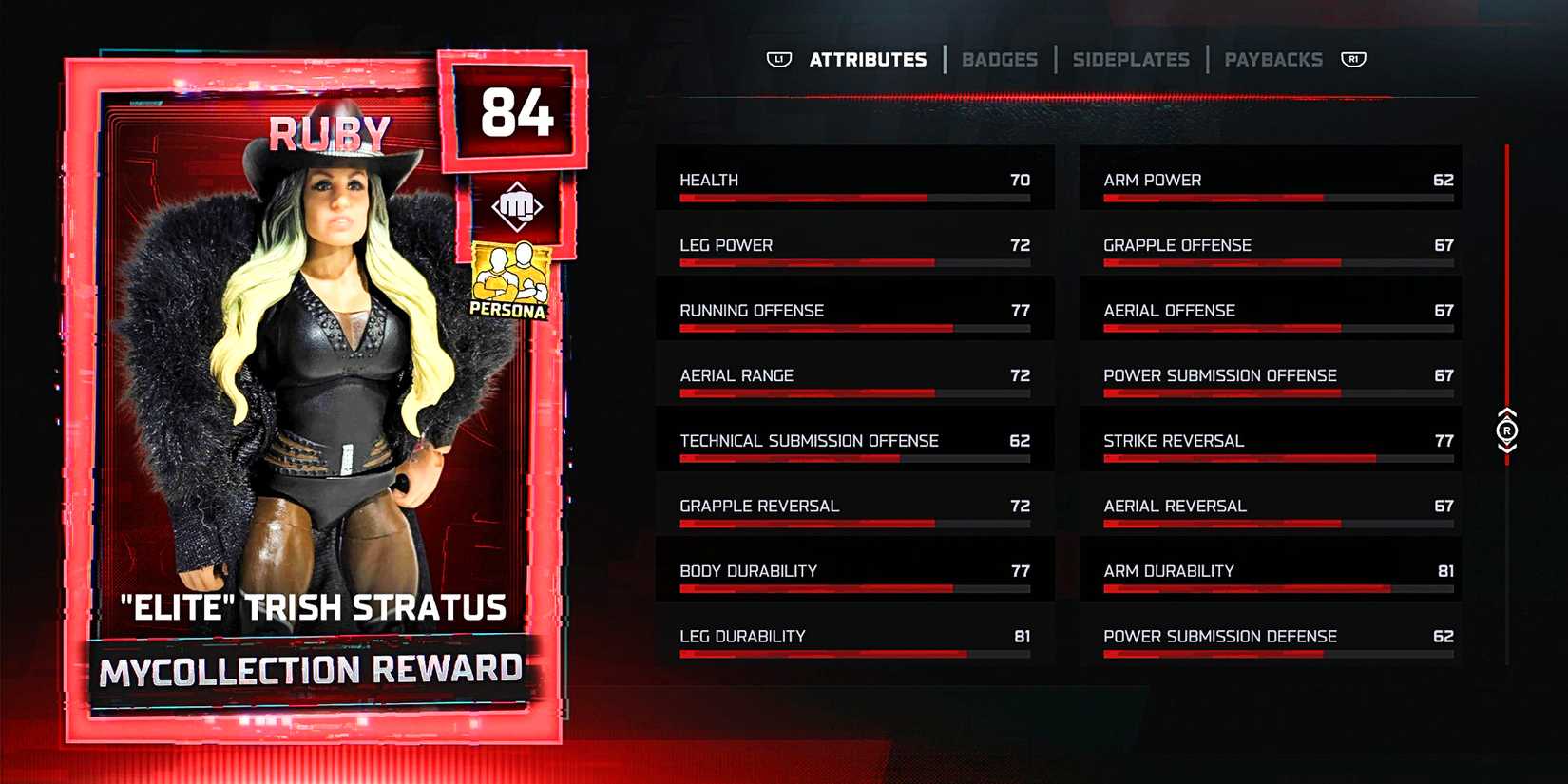Click the Leg Durability stat bar
This screenshot has height=784, width=1568.
[853, 653]
